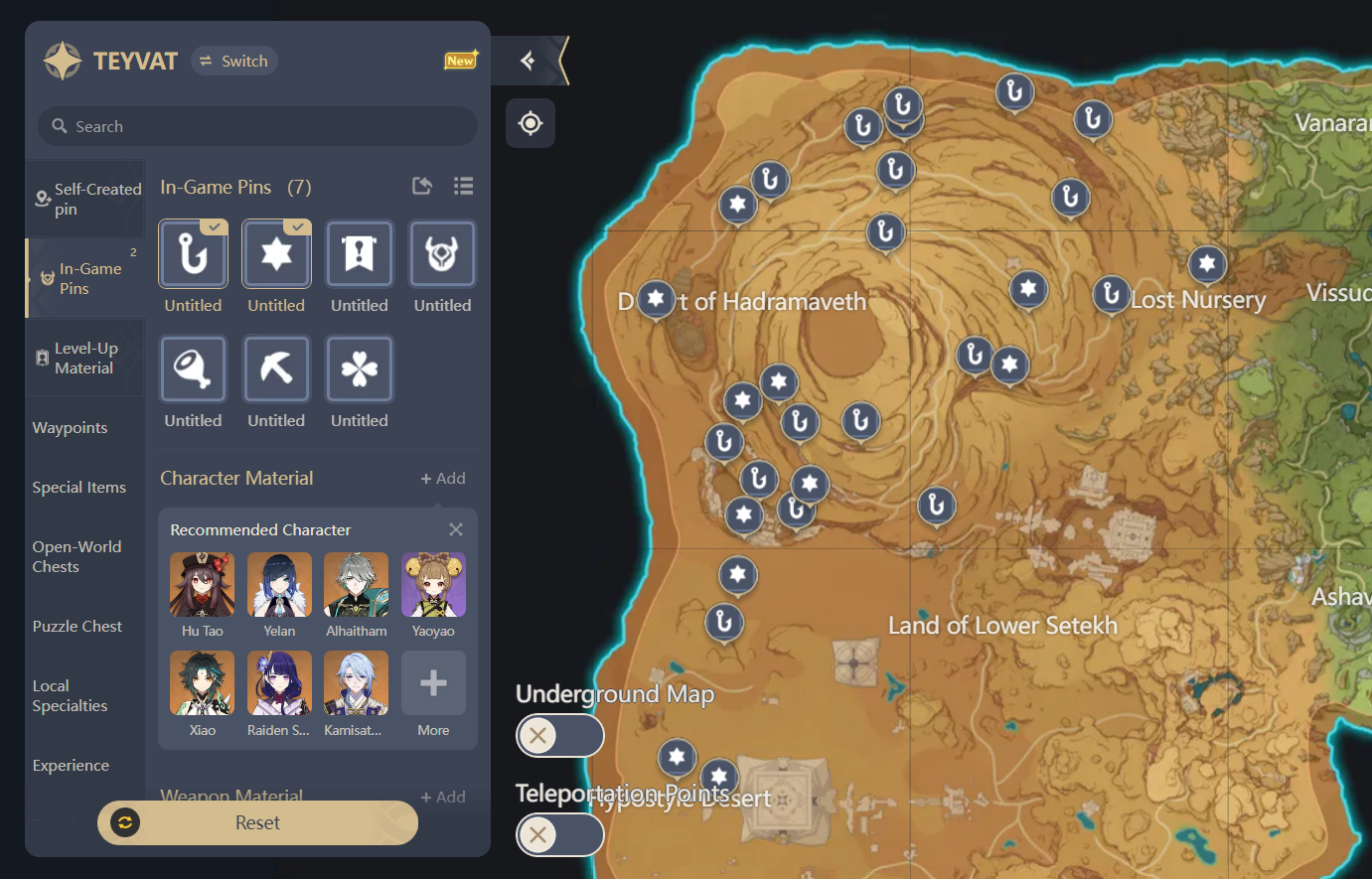Select the meat pin icon

click(193, 368)
